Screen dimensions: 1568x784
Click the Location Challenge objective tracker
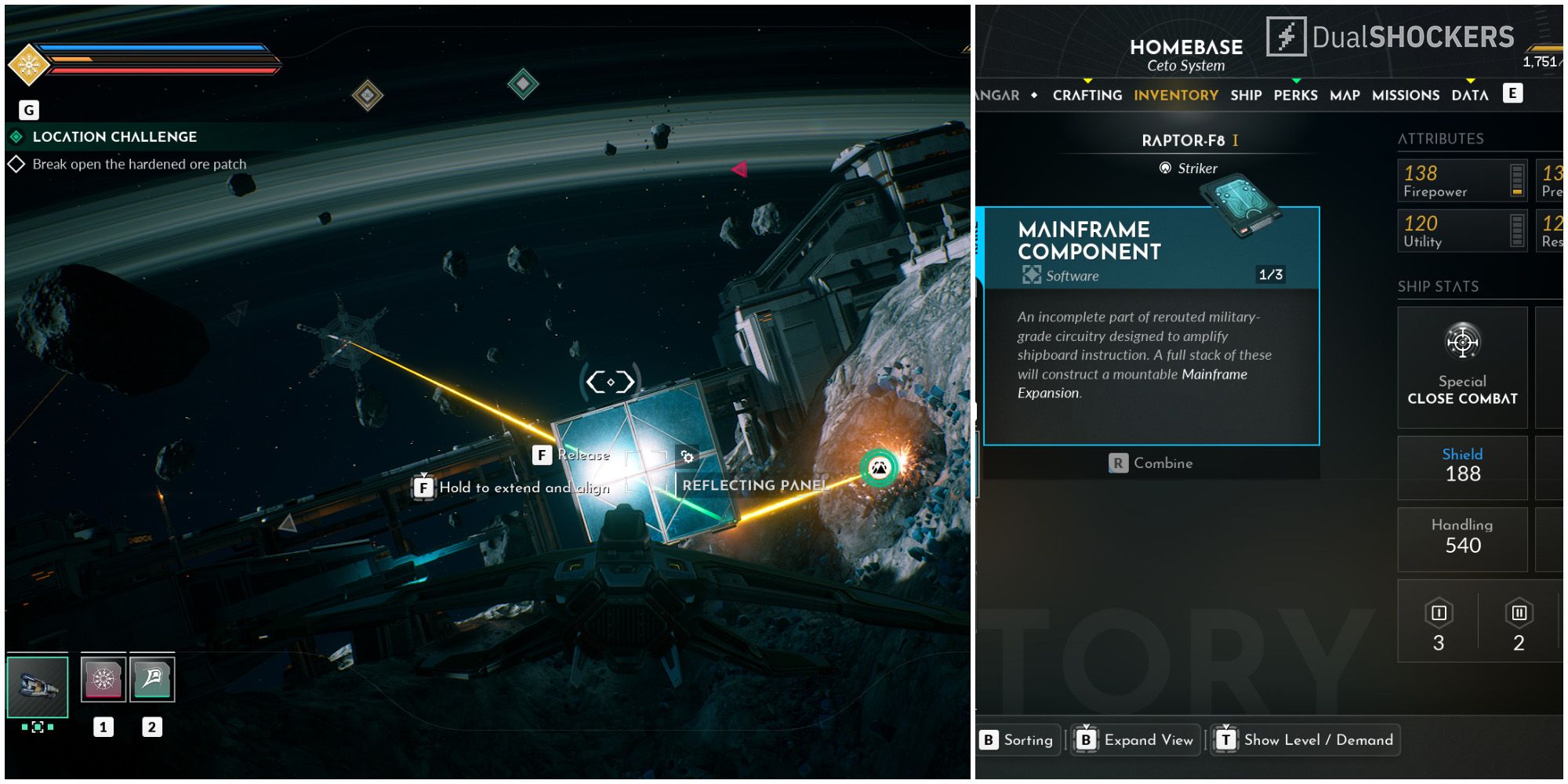(x=114, y=137)
